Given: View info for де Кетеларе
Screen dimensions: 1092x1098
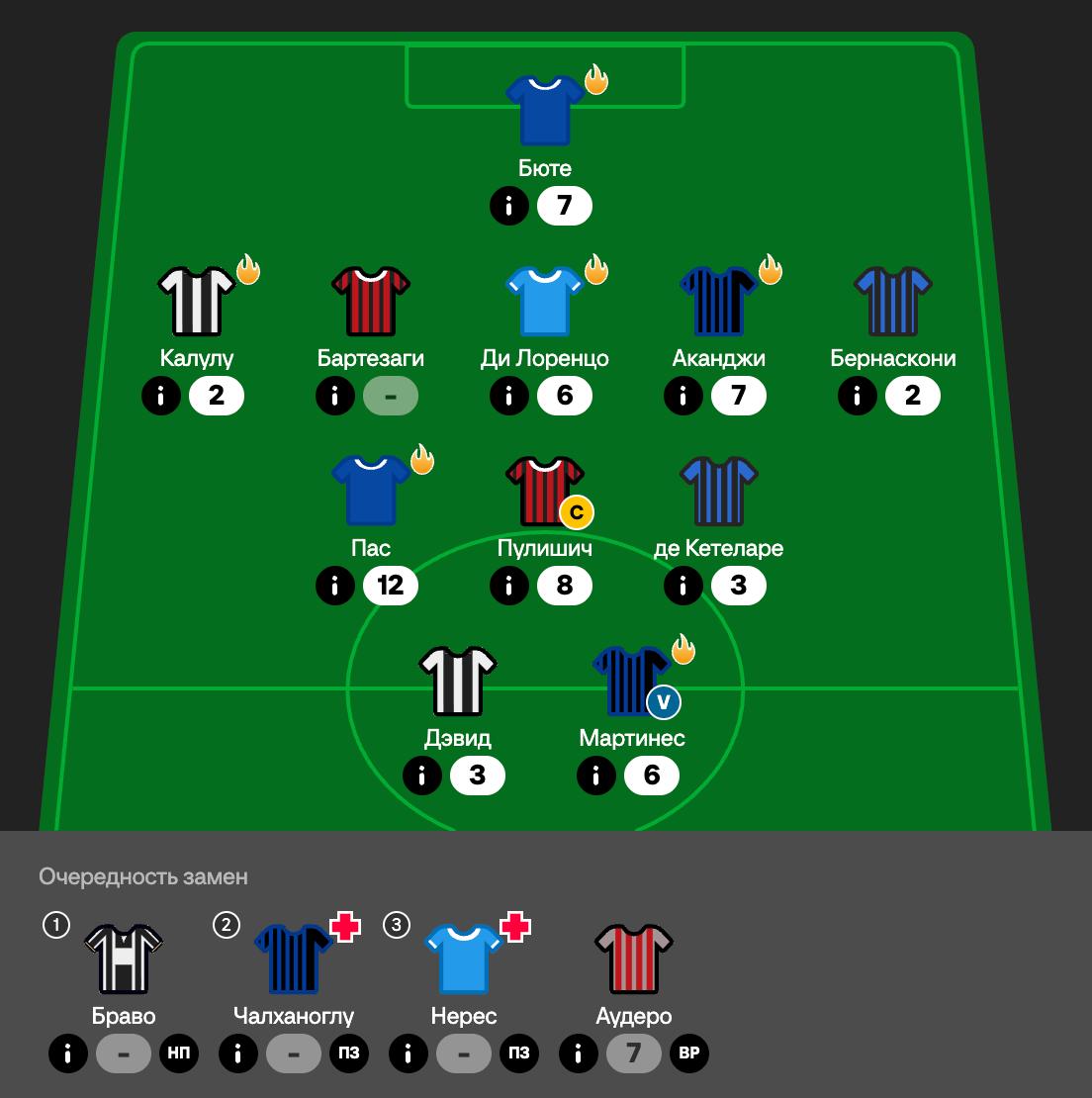Looking at the screenshot, I should [683, 586].
